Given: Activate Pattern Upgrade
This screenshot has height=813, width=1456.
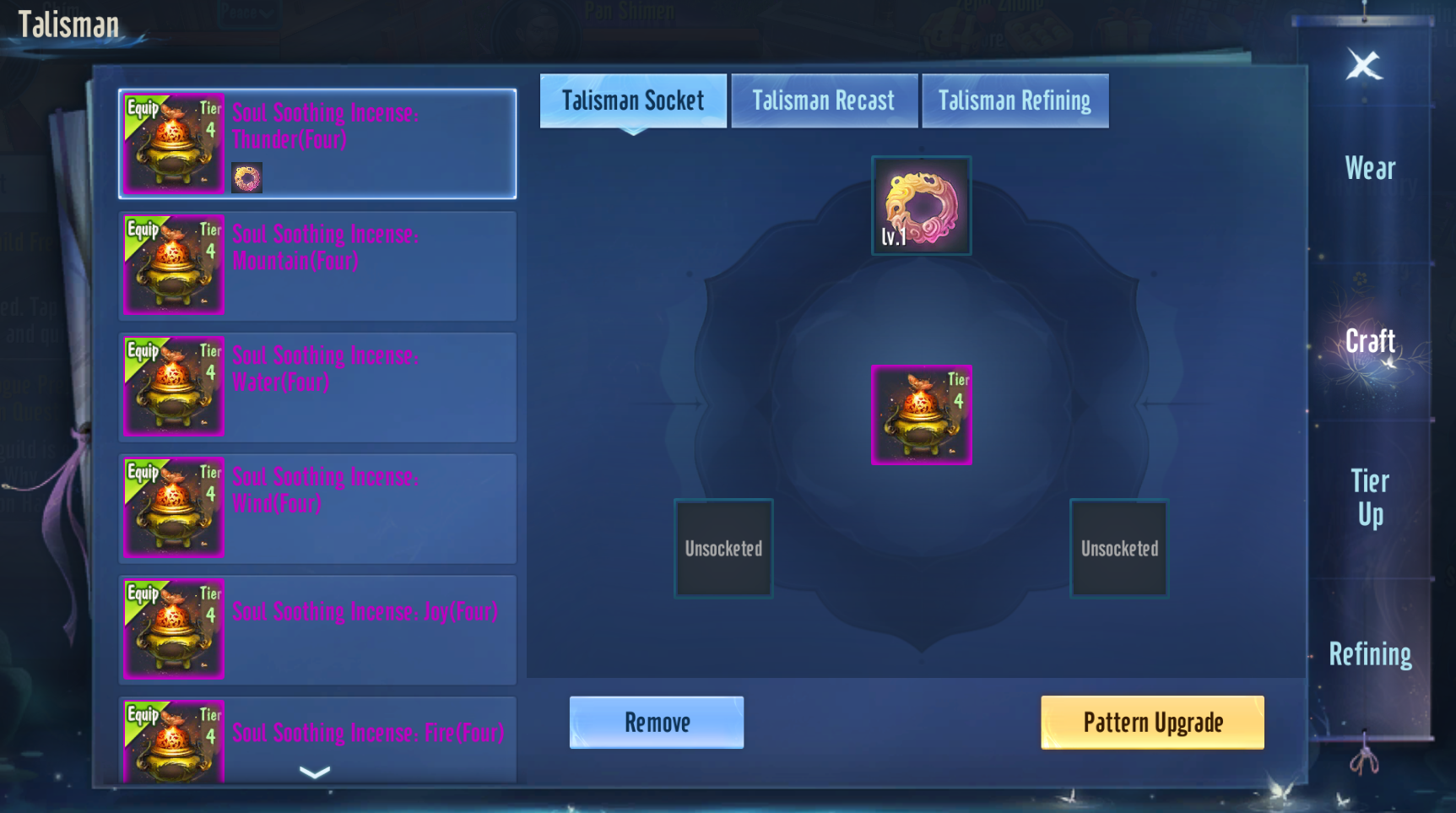Looking at the screenshot, I should pos(1152,723).
